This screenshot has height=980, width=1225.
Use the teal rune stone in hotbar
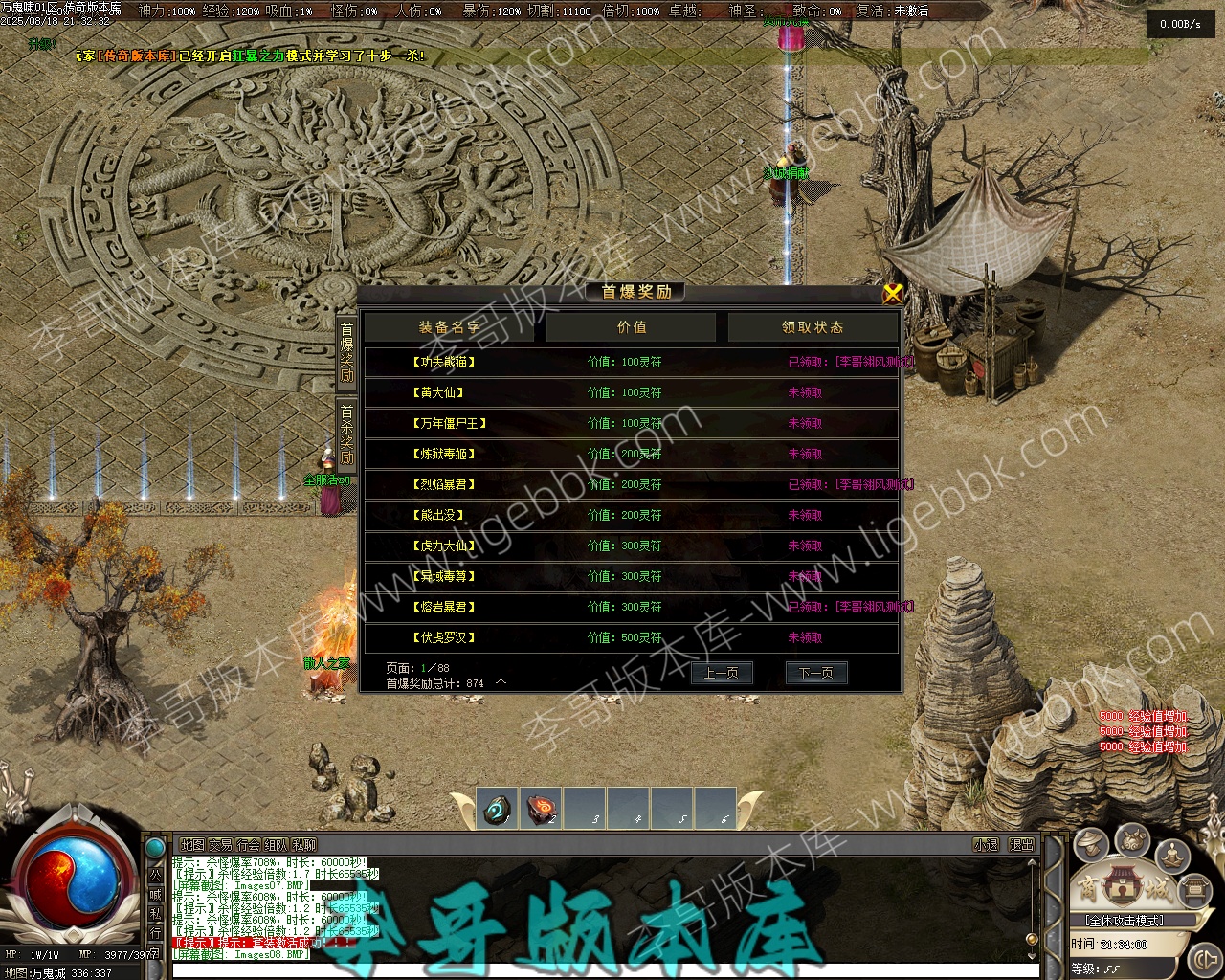tap(498, 809)
